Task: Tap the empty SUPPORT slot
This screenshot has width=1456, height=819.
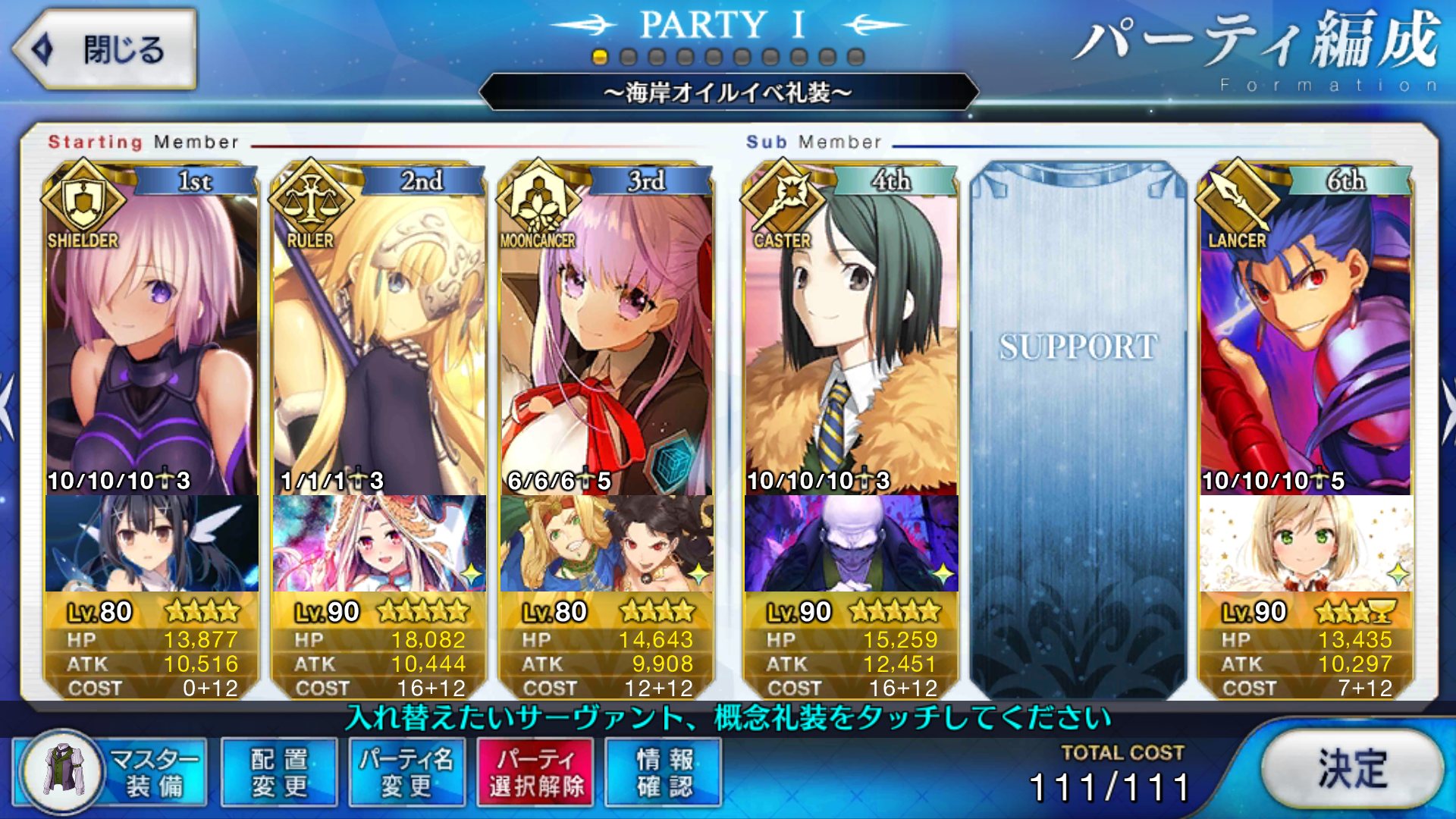Action: coord(1078,425)
